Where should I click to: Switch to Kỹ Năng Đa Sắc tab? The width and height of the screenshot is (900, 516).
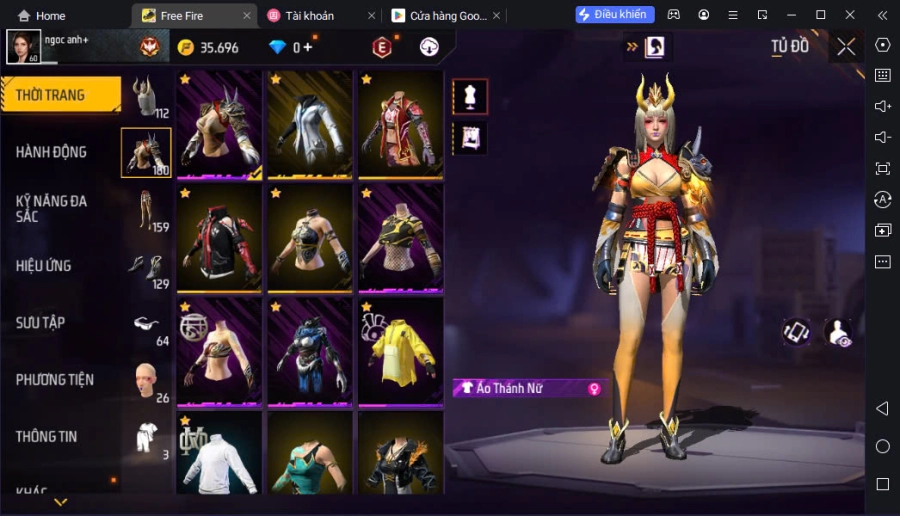(x=52, y=208)
